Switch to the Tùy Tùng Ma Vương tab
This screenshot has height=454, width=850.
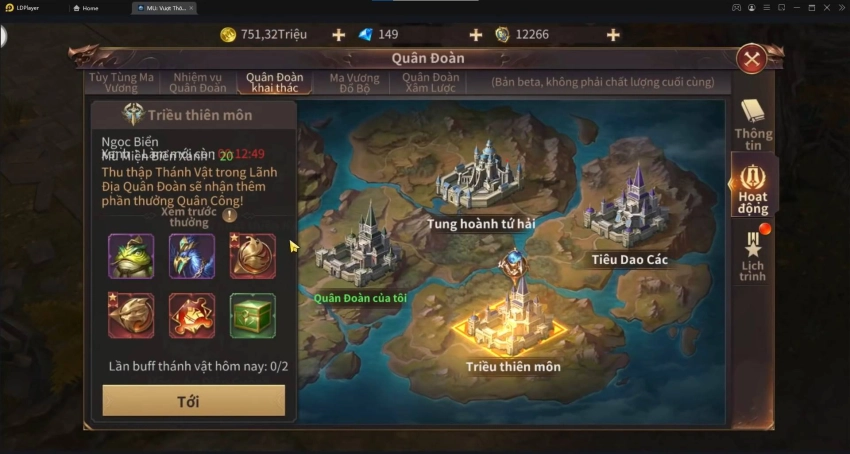[x=121, y=82]
